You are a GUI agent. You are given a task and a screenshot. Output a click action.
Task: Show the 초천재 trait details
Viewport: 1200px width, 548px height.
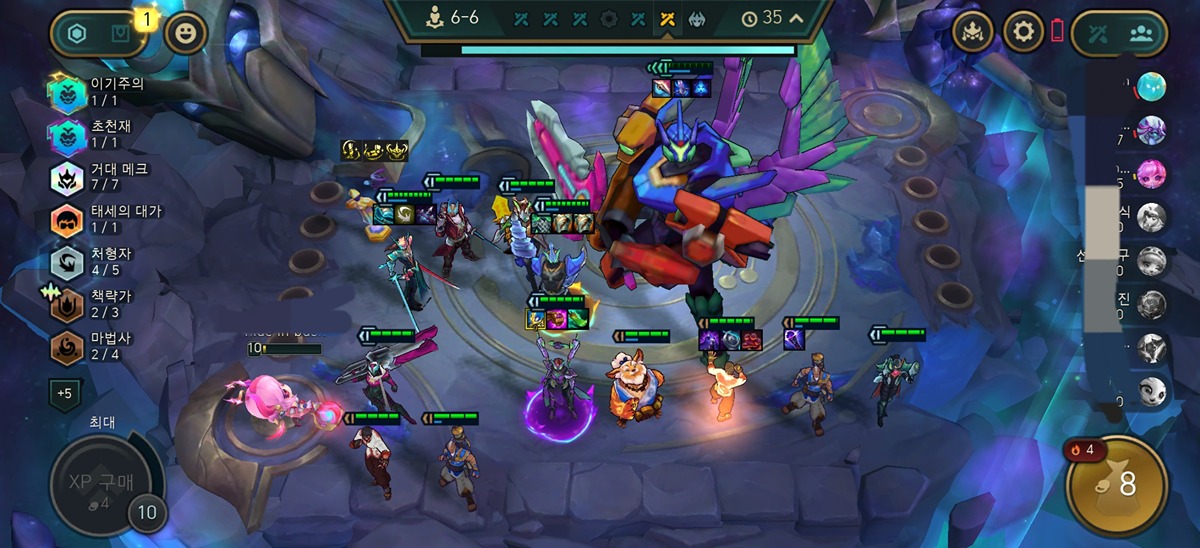click(68, 134)
